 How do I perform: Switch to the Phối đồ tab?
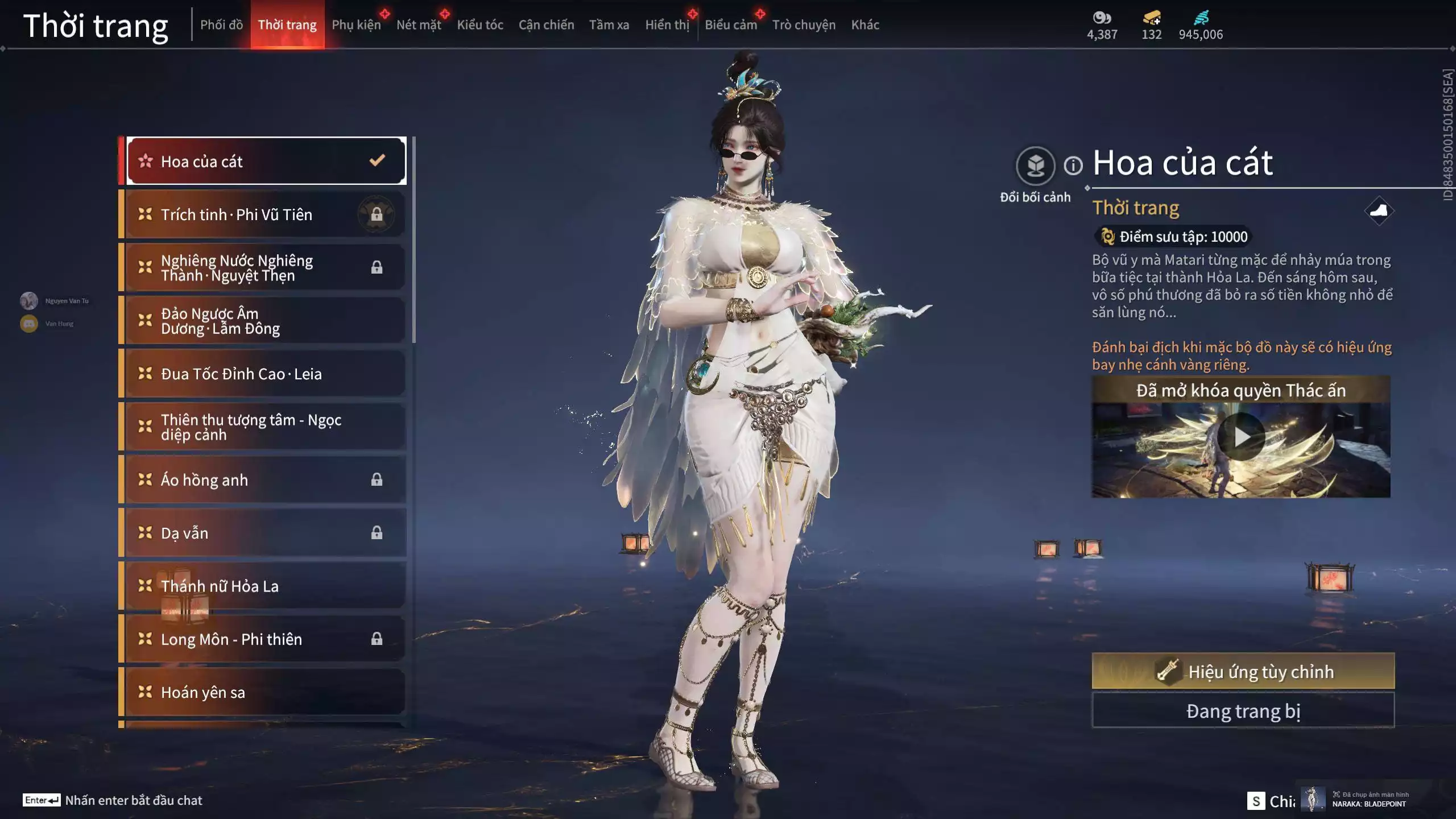pyautogui.click(x=221, y=25)
